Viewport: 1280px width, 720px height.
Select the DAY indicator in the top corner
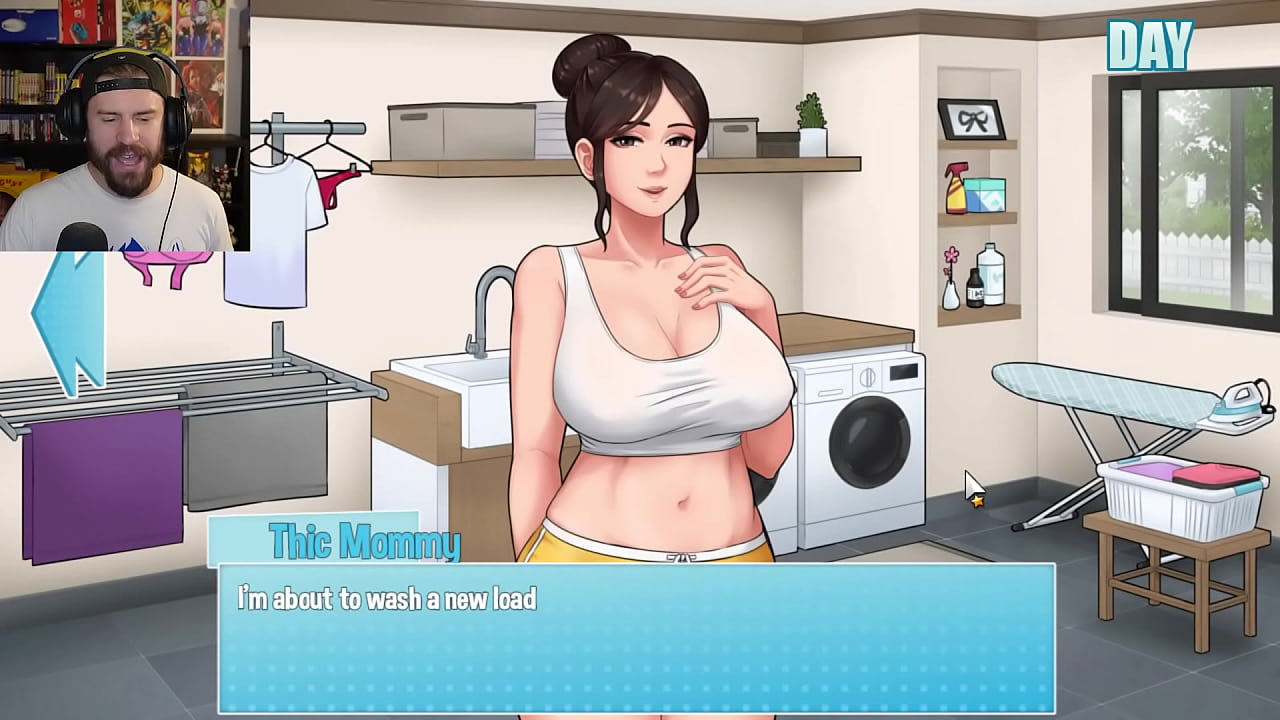point(1150,44)
